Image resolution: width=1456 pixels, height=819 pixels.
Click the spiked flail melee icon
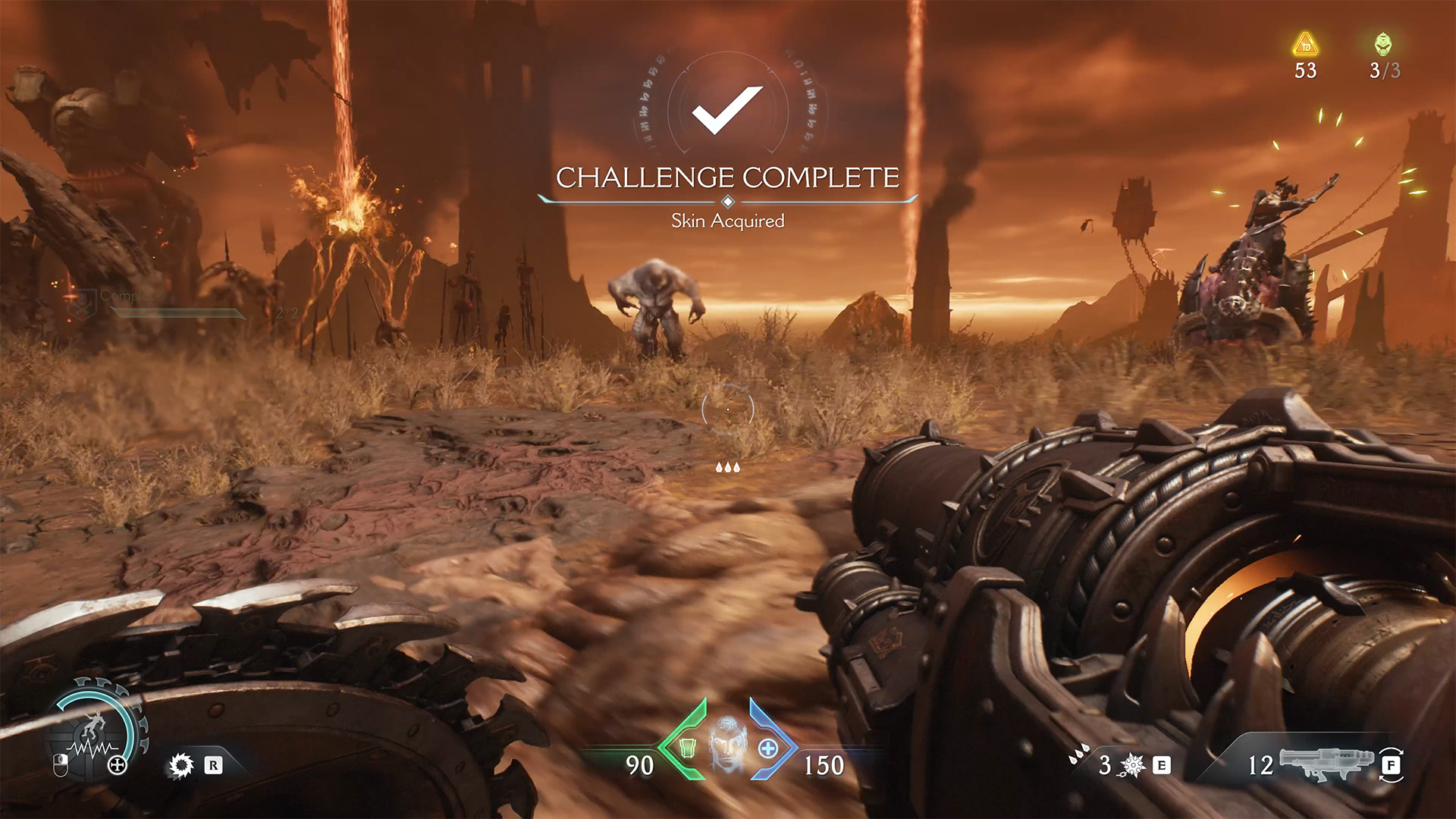click(1132, 765)
